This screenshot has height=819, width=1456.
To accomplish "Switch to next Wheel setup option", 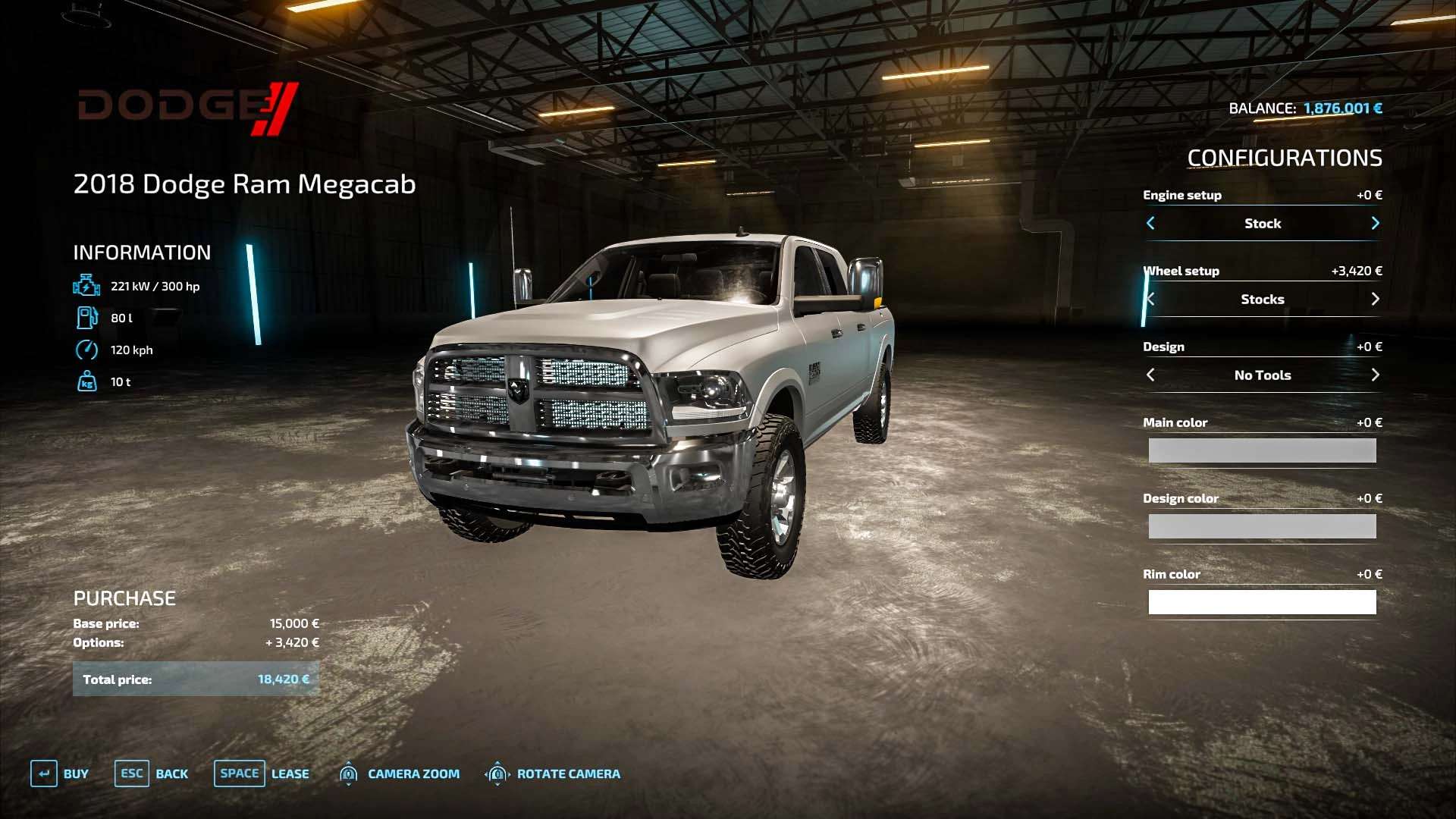I will coord(1375,299).
